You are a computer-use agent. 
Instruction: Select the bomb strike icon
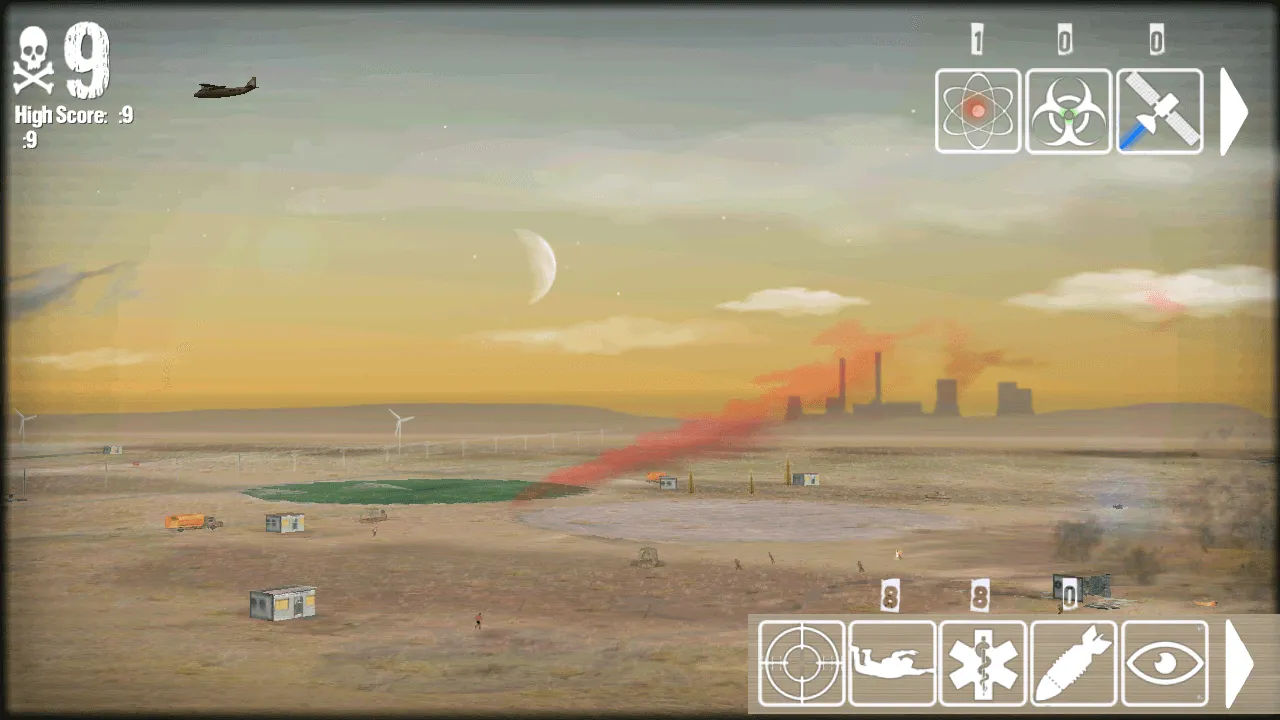click(1074, 662)
